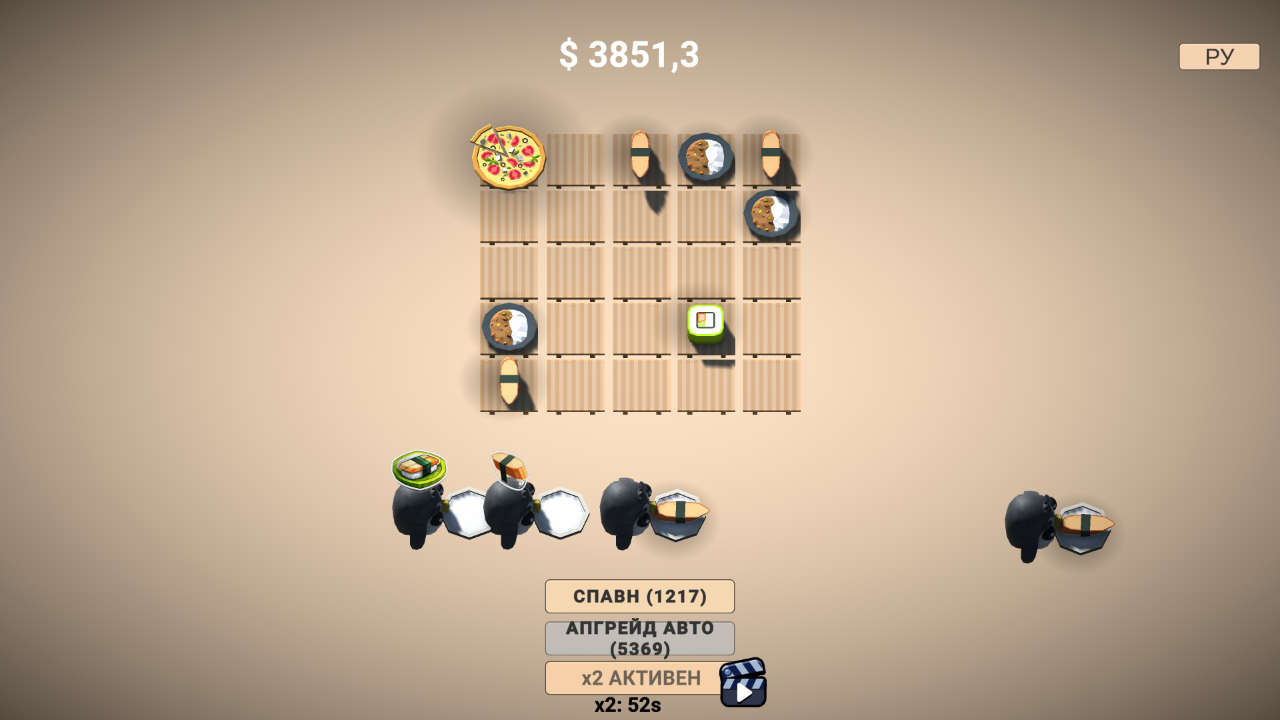Click the pizza in the top-left grid cell
Screen dimensions: 1280x720
pyautogui.click(x=506, y=157)
